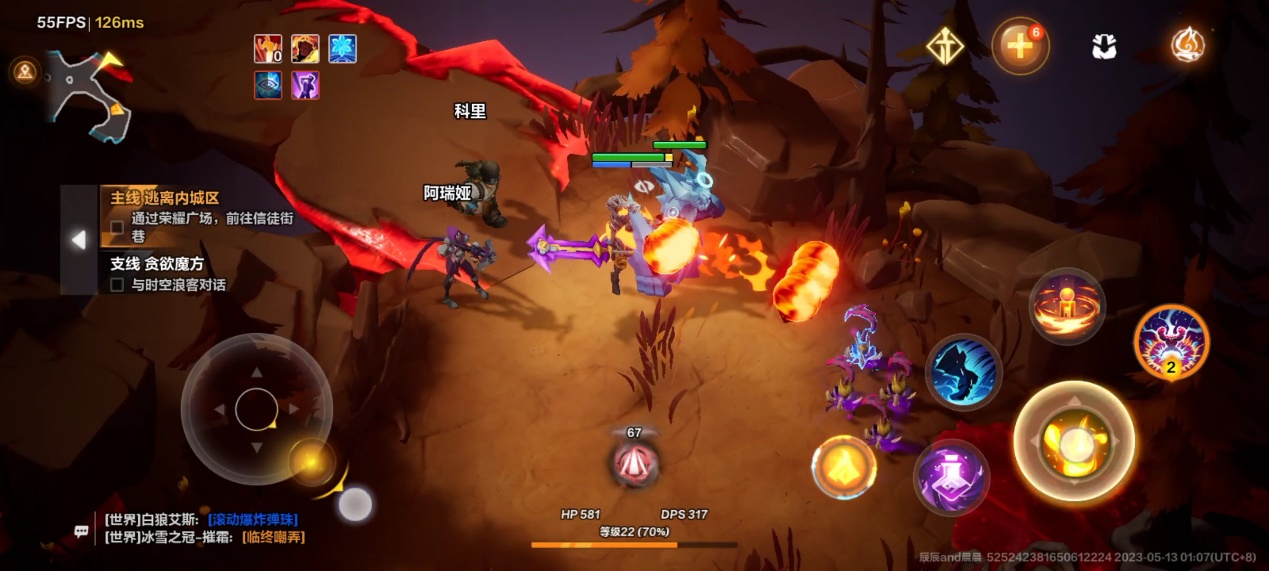Open the chat via the speech bubble icon
This screenshot has height=571, width=1269.
point(82,531)
